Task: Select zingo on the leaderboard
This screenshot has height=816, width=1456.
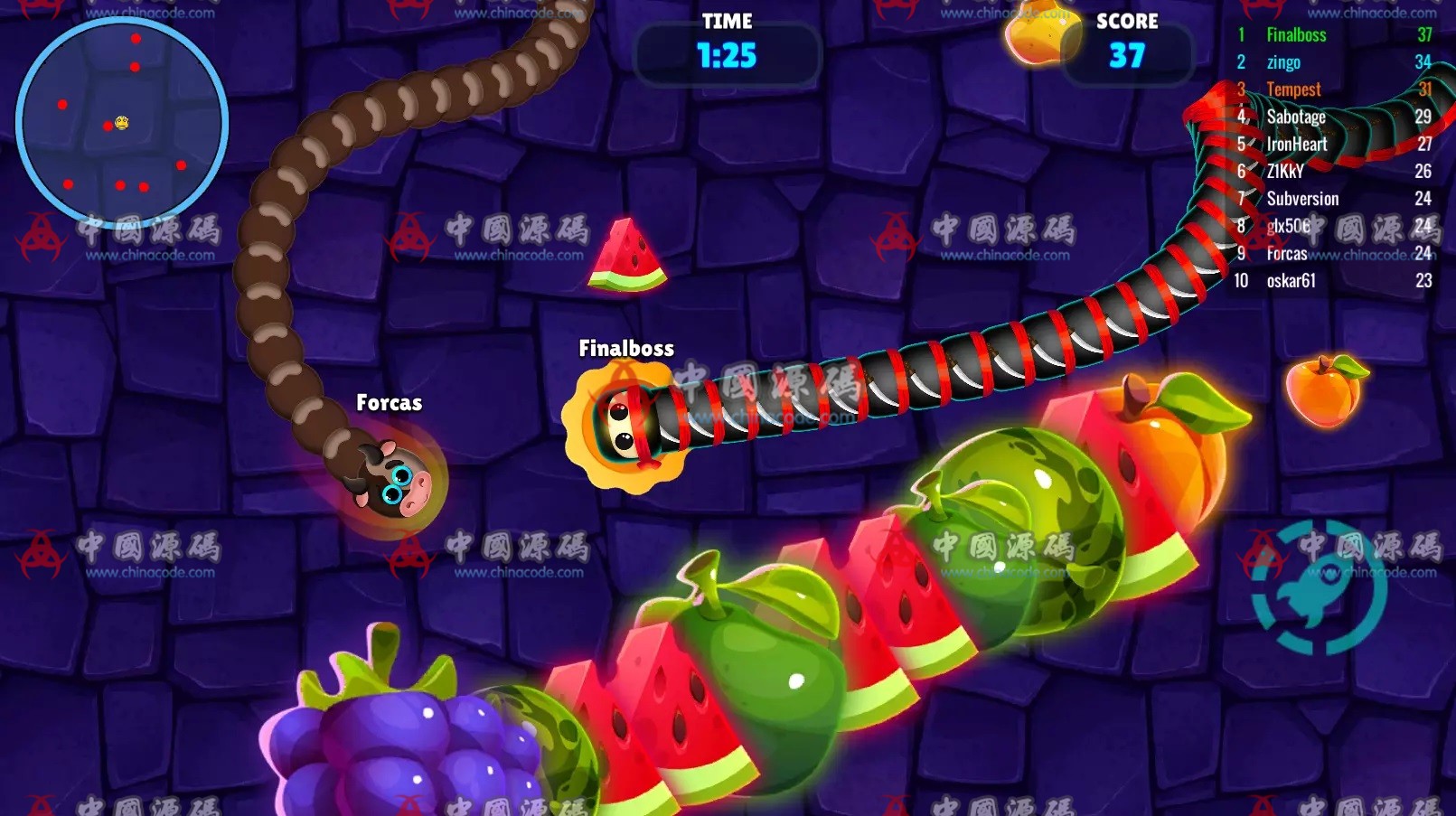Action: tap(1283, 61)
